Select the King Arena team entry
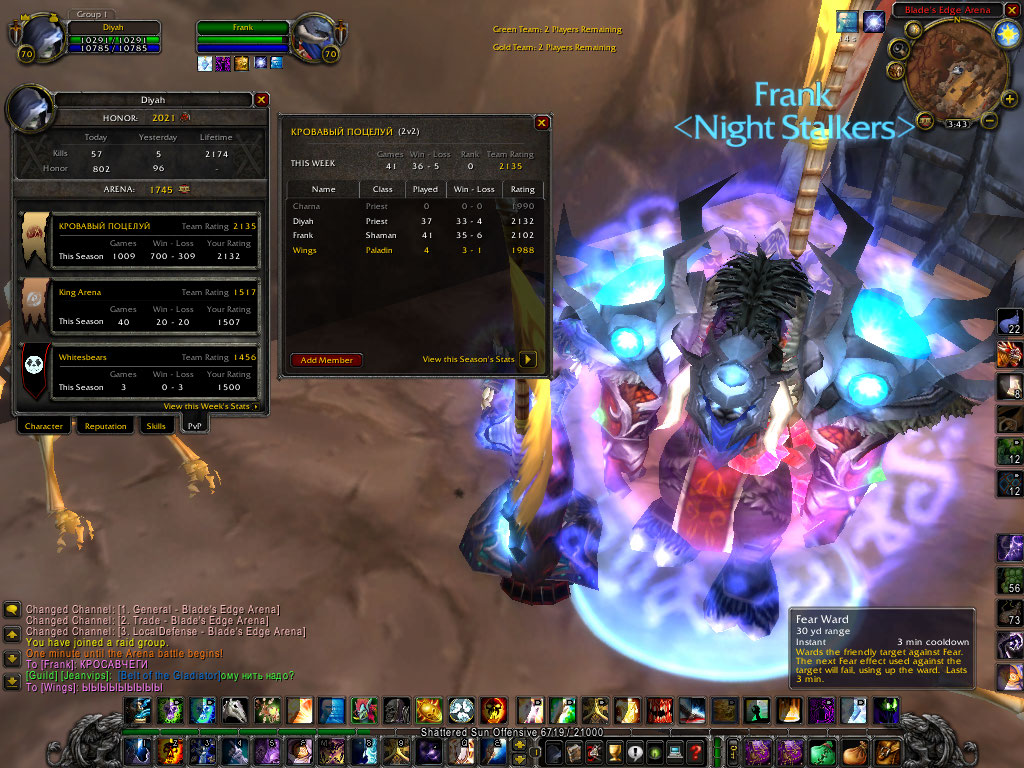This screenshot has height=768, width=1024. tap(140, 306)
